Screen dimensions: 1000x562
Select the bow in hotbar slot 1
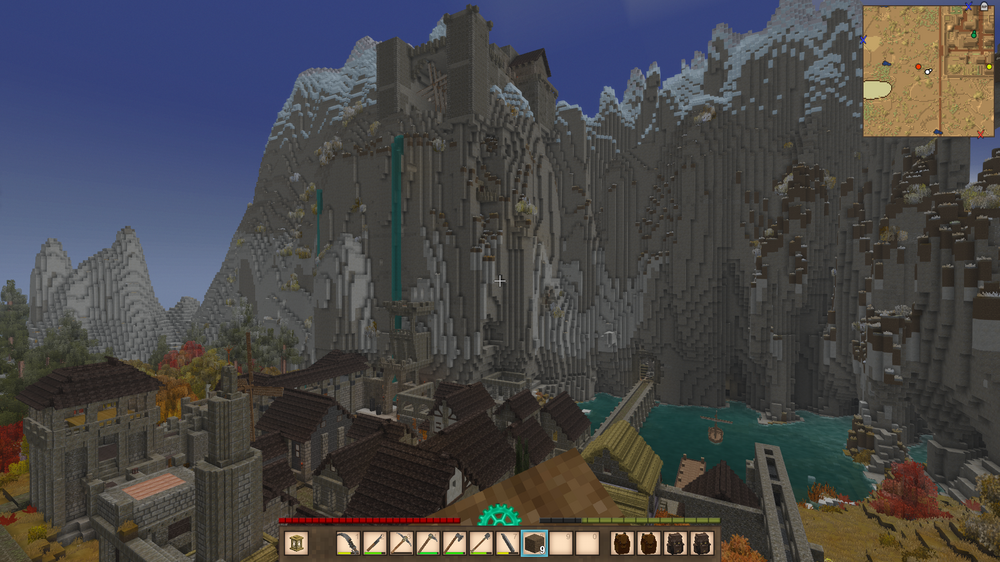tap(348, 544)
